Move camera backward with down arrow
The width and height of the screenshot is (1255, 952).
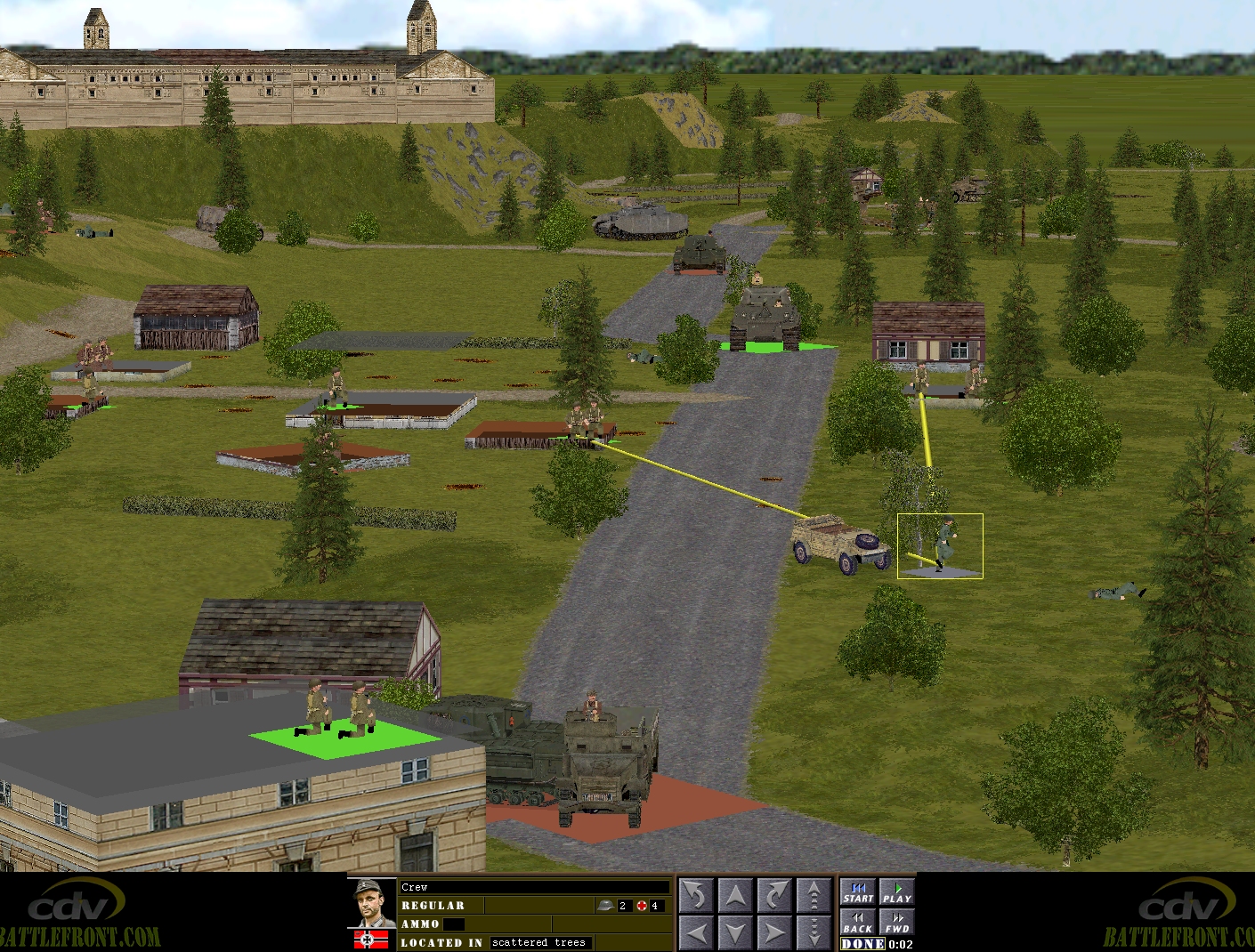point(735,932)
